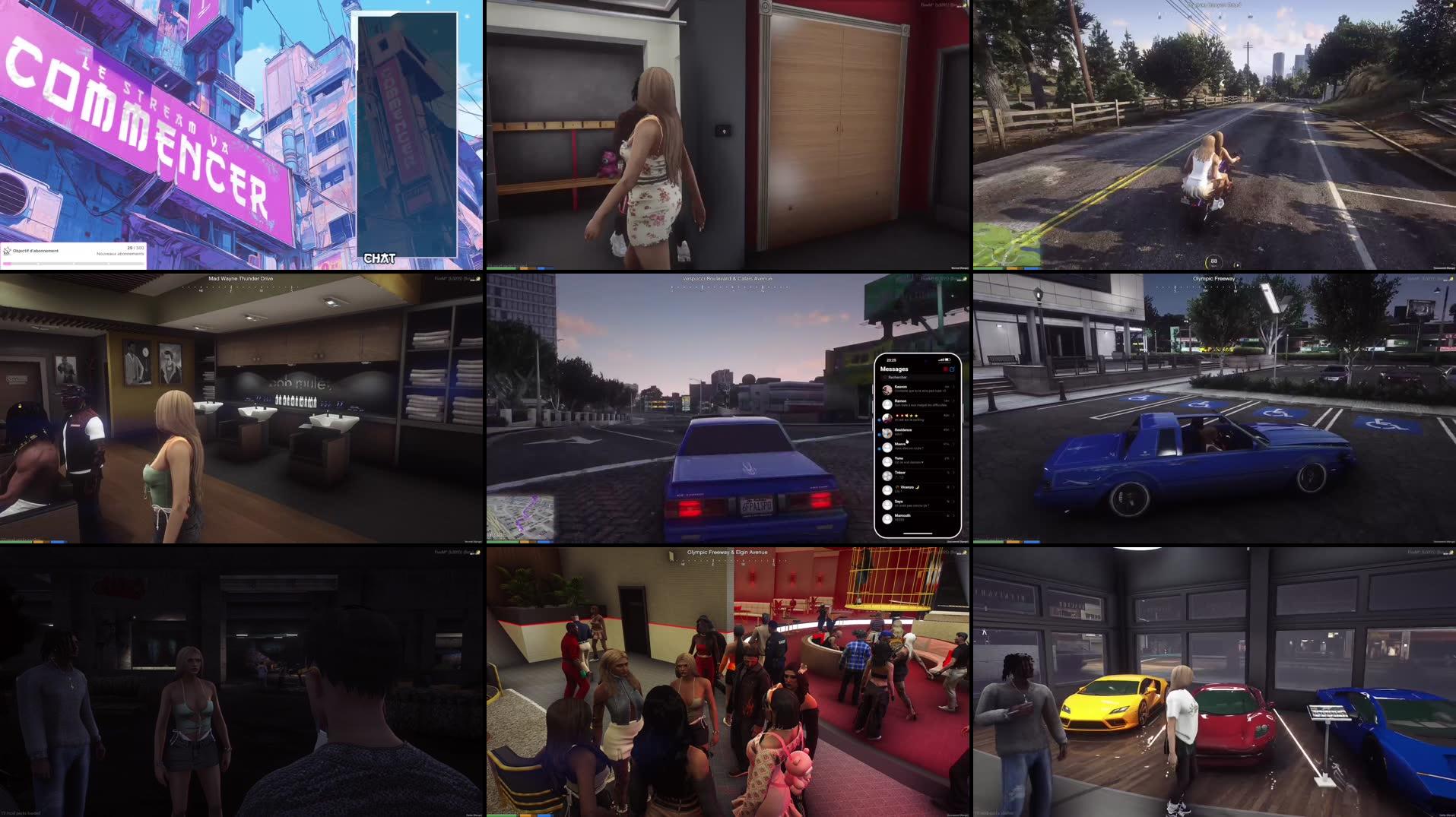This screenshot has height=817, width=1456.
Task: Click the Nouveaux abonnements text
Action: click(119, 254)
